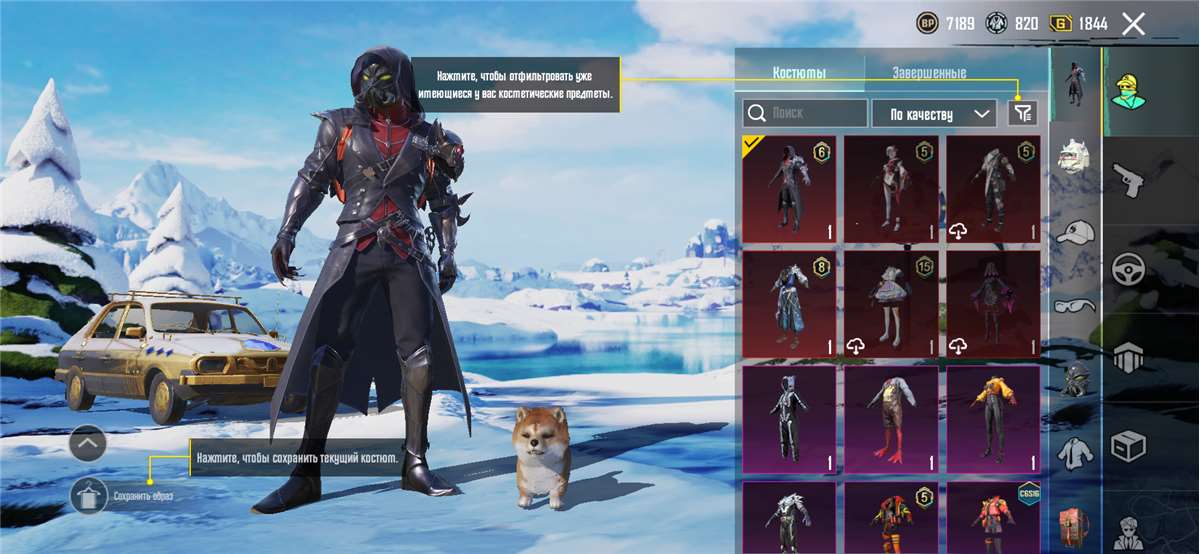The width and height of the screenshot is (1200, 554).
Task: Select the yellow jacket costume thumbnail
Action: tap(993, 419)
